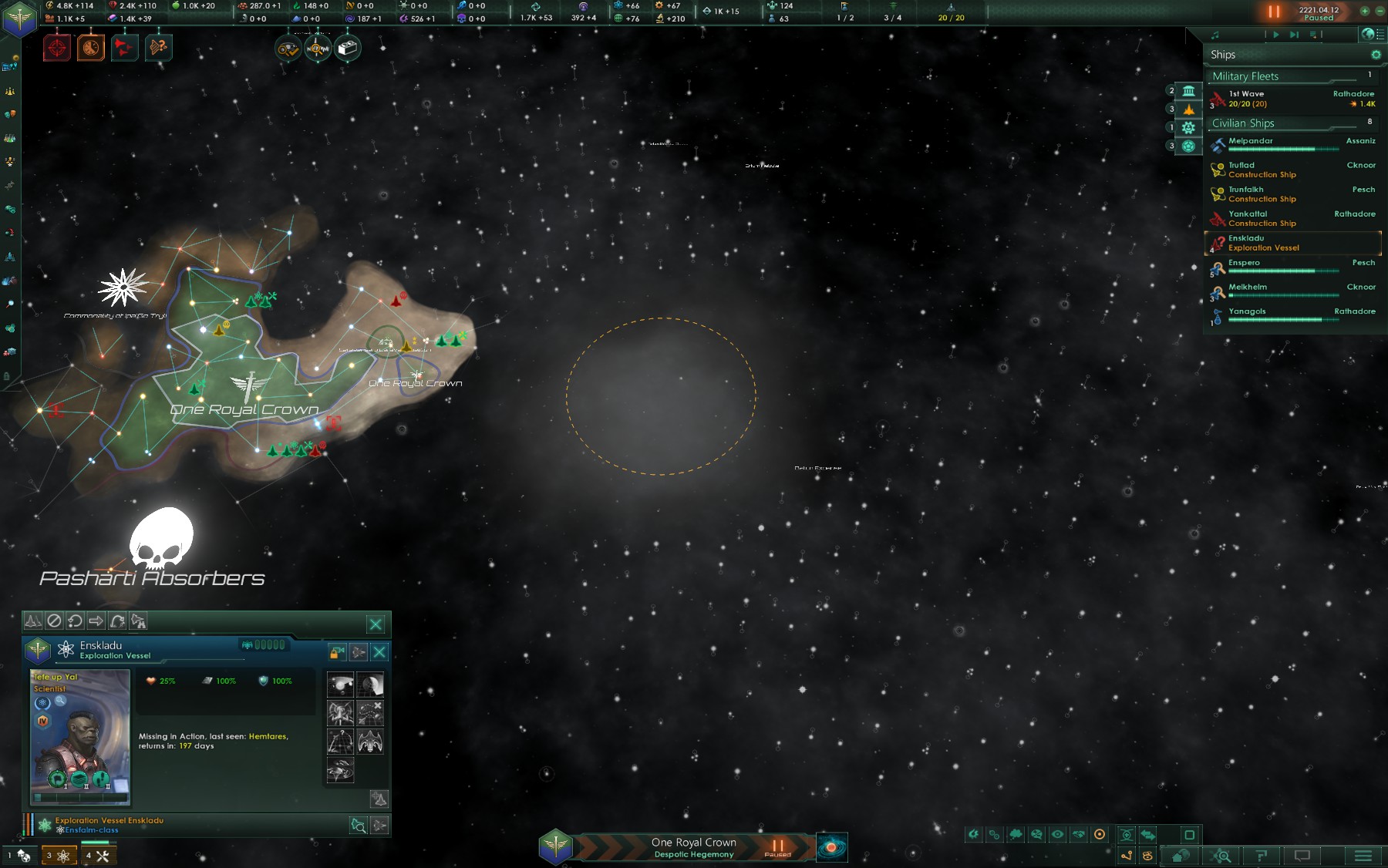
Task: Click the message log speech bubble icon
Action: 1303,856
